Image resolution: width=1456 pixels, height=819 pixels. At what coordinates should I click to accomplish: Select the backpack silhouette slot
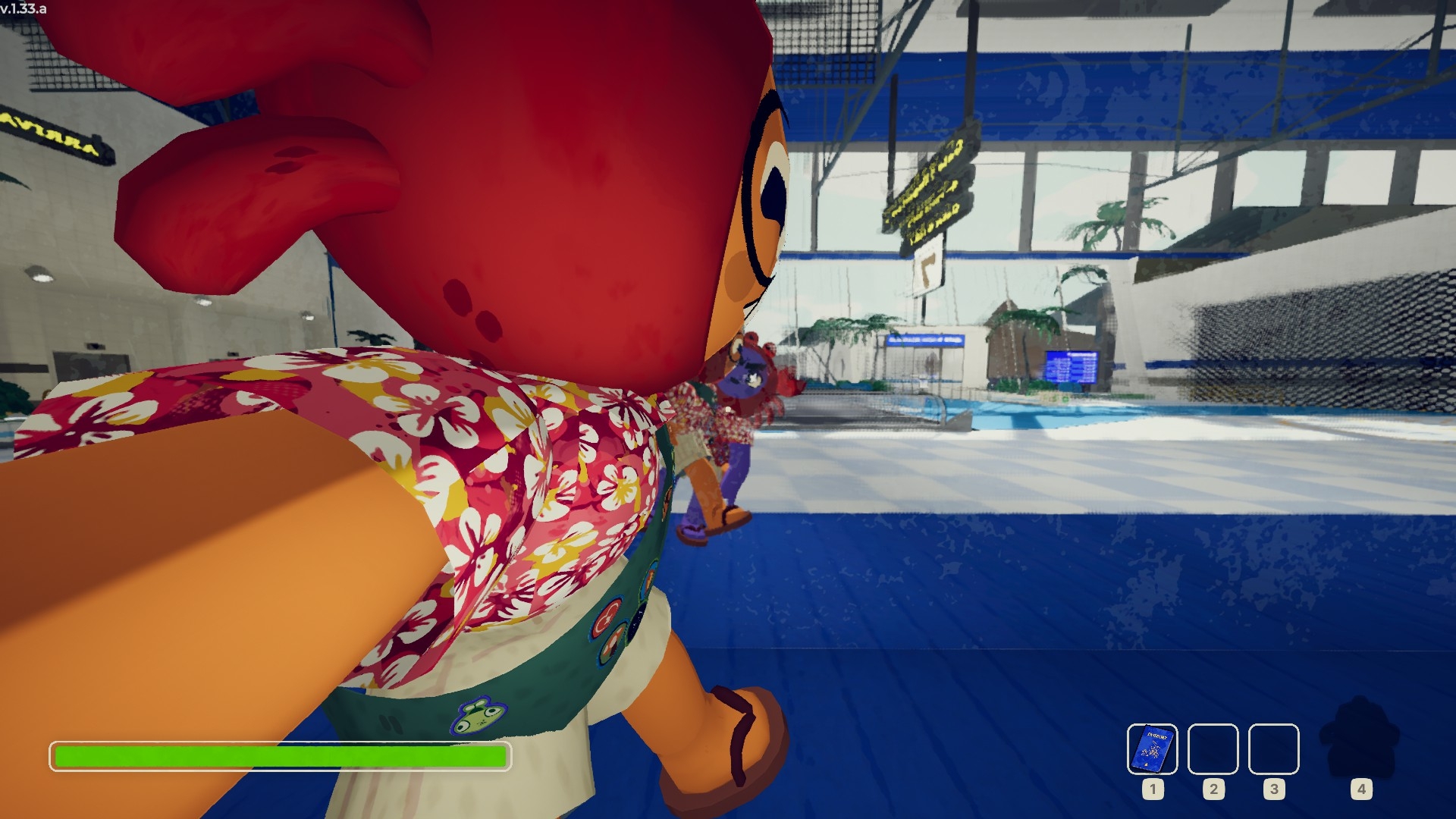coord(1360,739)
